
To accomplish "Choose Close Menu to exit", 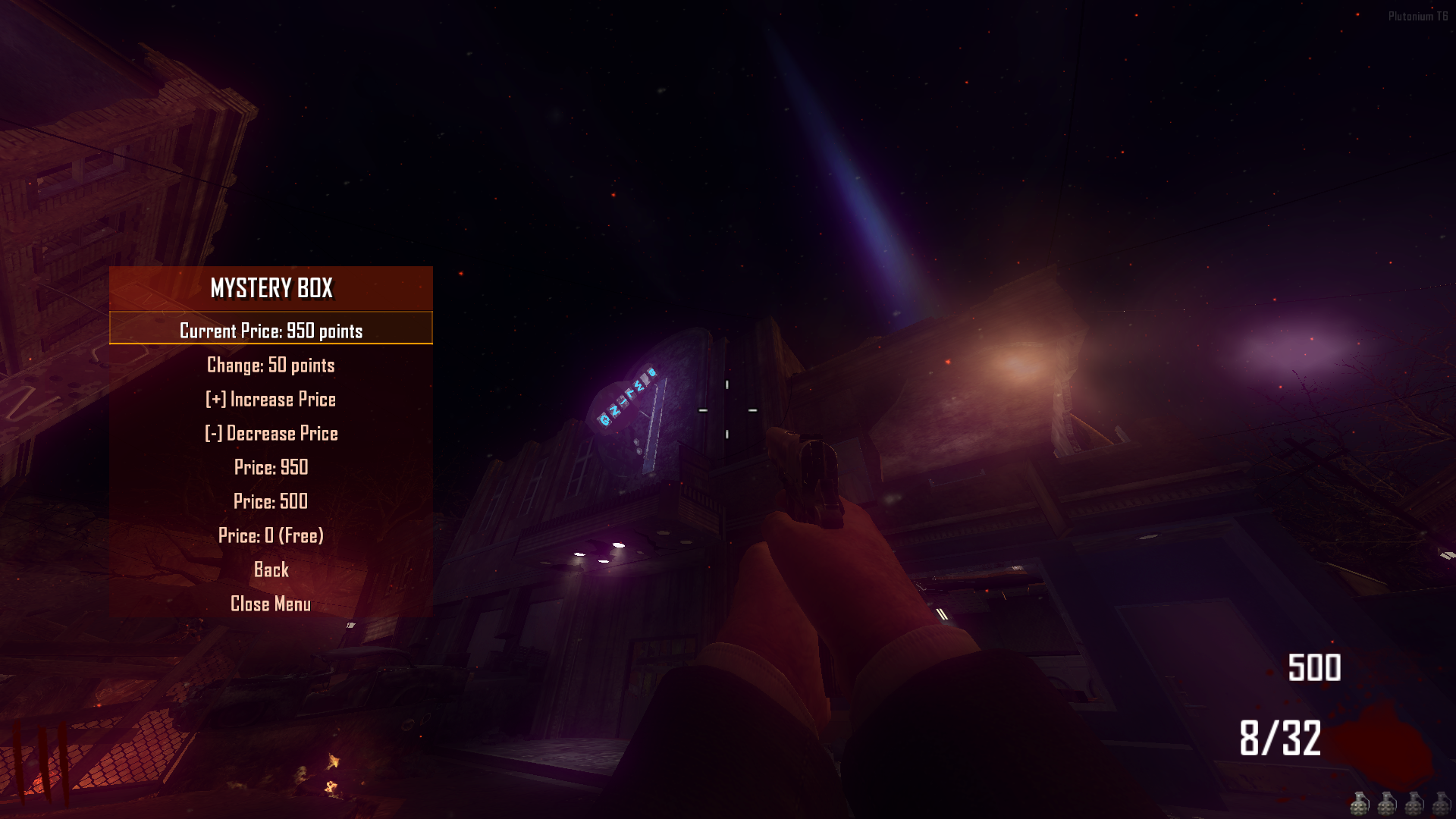I will pyautogui.click(x=270, y=604).
